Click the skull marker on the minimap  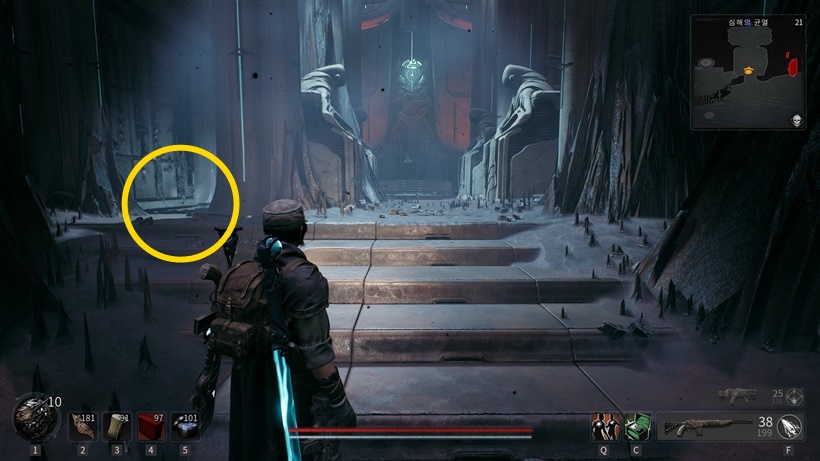(796, 121)
